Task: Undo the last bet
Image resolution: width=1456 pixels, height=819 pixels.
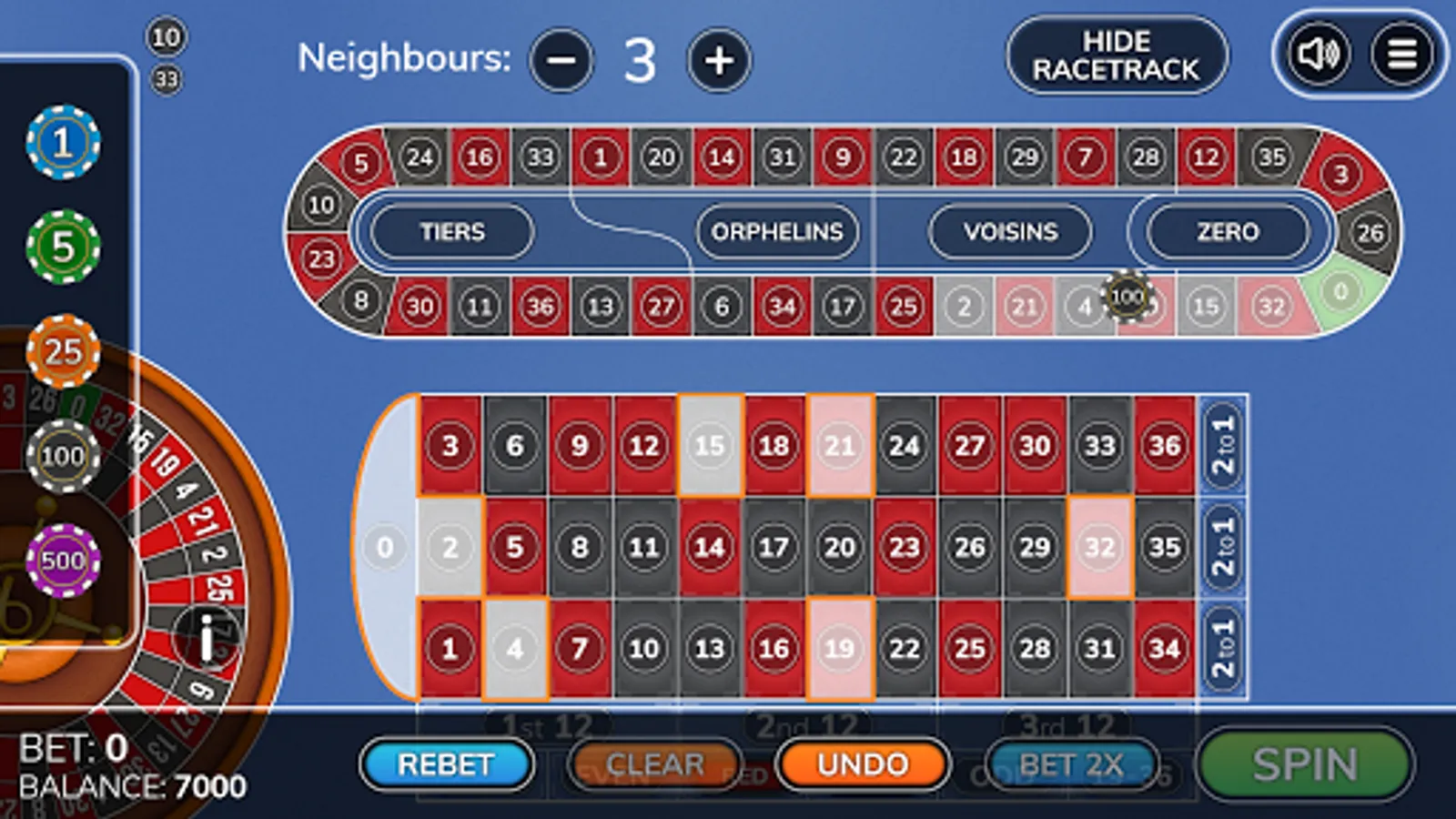Action: click(863, 763)
